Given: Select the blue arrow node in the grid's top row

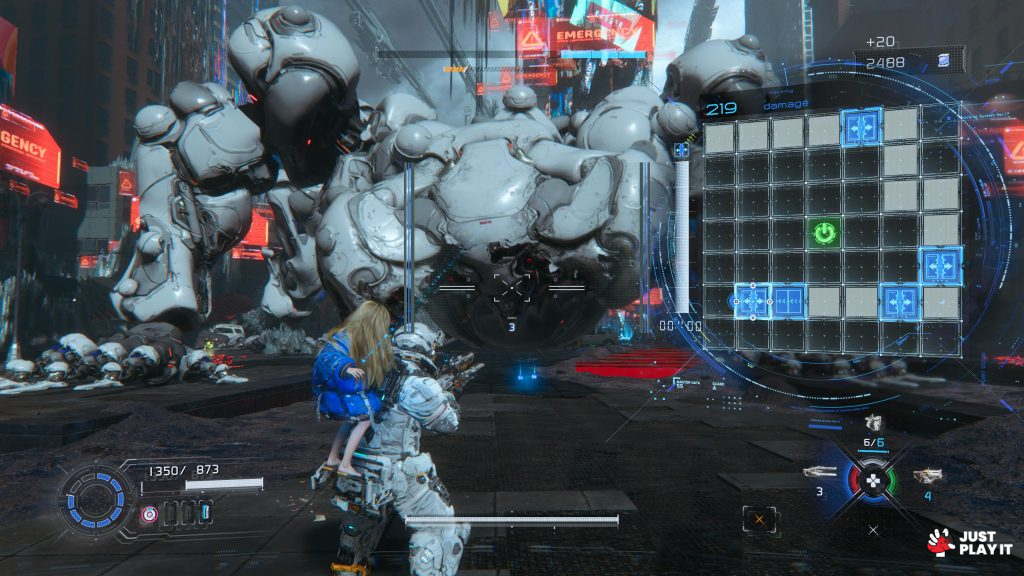Looking at the screenshot, I should click(x=860, y=129).
